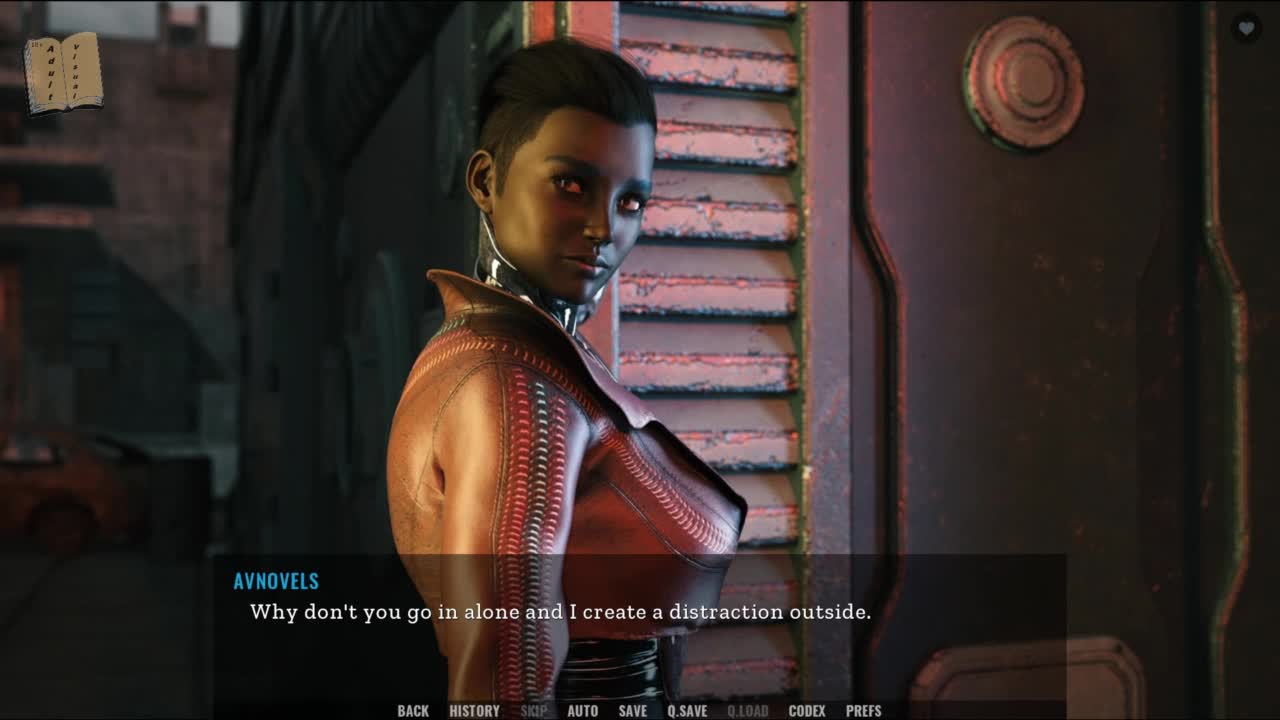Open Prefs settings
The width and height of the screenshot is (1280, 720).
click(x=864, y=711)
